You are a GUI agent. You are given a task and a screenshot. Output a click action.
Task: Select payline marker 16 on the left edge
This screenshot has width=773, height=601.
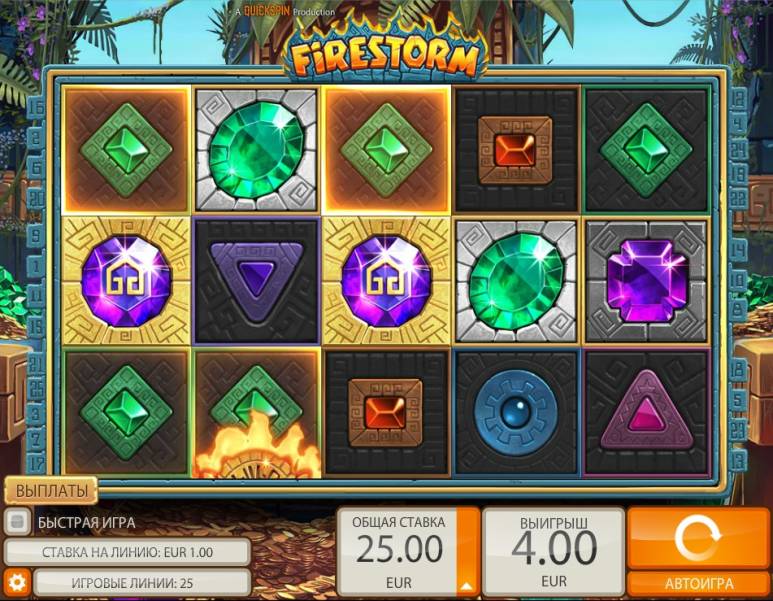(38, 105)
